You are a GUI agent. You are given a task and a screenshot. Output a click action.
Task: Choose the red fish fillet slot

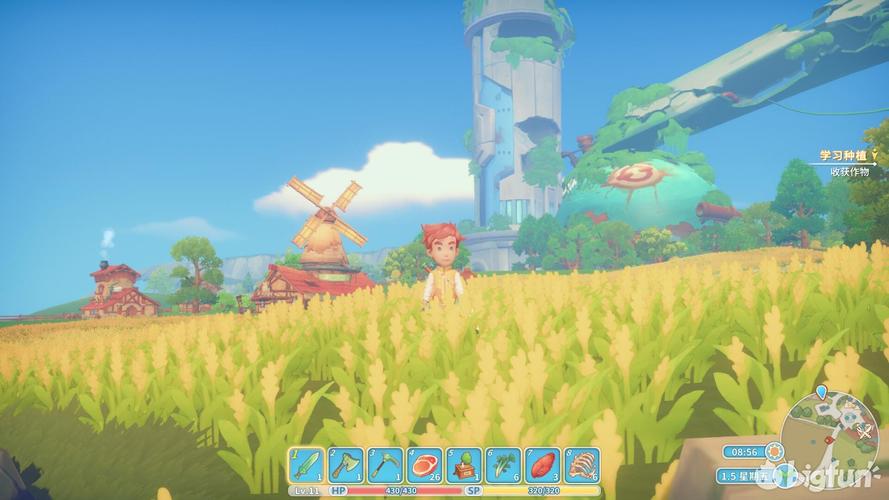pyautogui.click(x=542, y=464)
